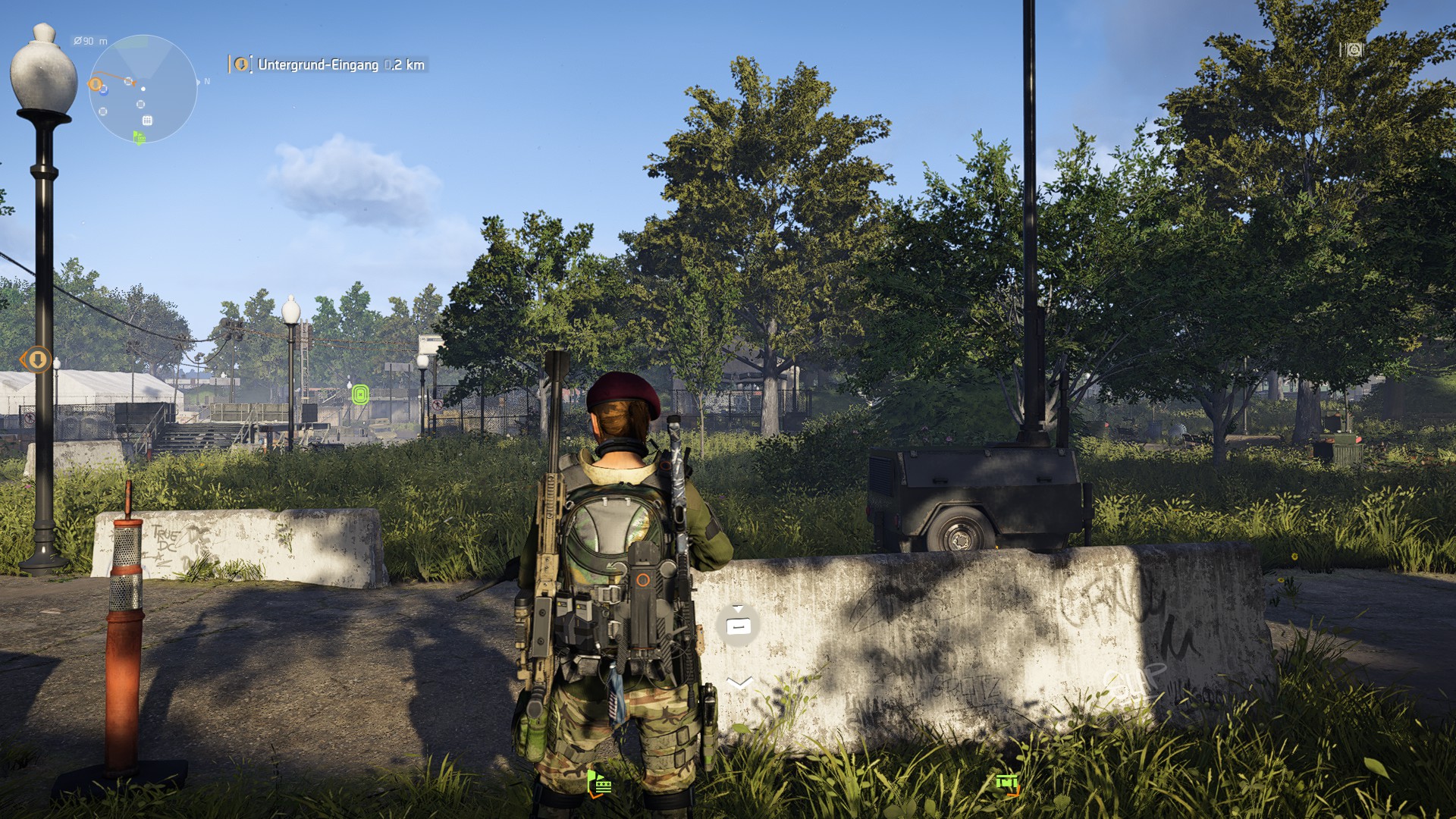1456x819 pixels.
Task: Select the N compass marker beside the minimap
Action: pyautogui.click(x=206, y=81)
